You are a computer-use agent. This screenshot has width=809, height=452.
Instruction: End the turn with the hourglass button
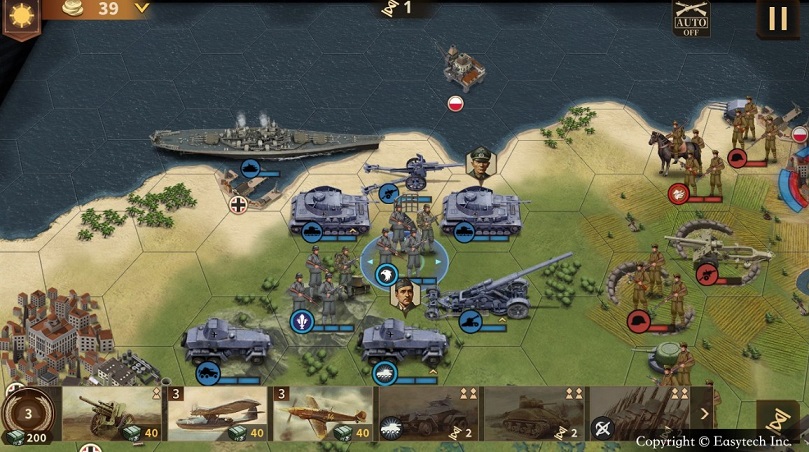click(776, 420)
